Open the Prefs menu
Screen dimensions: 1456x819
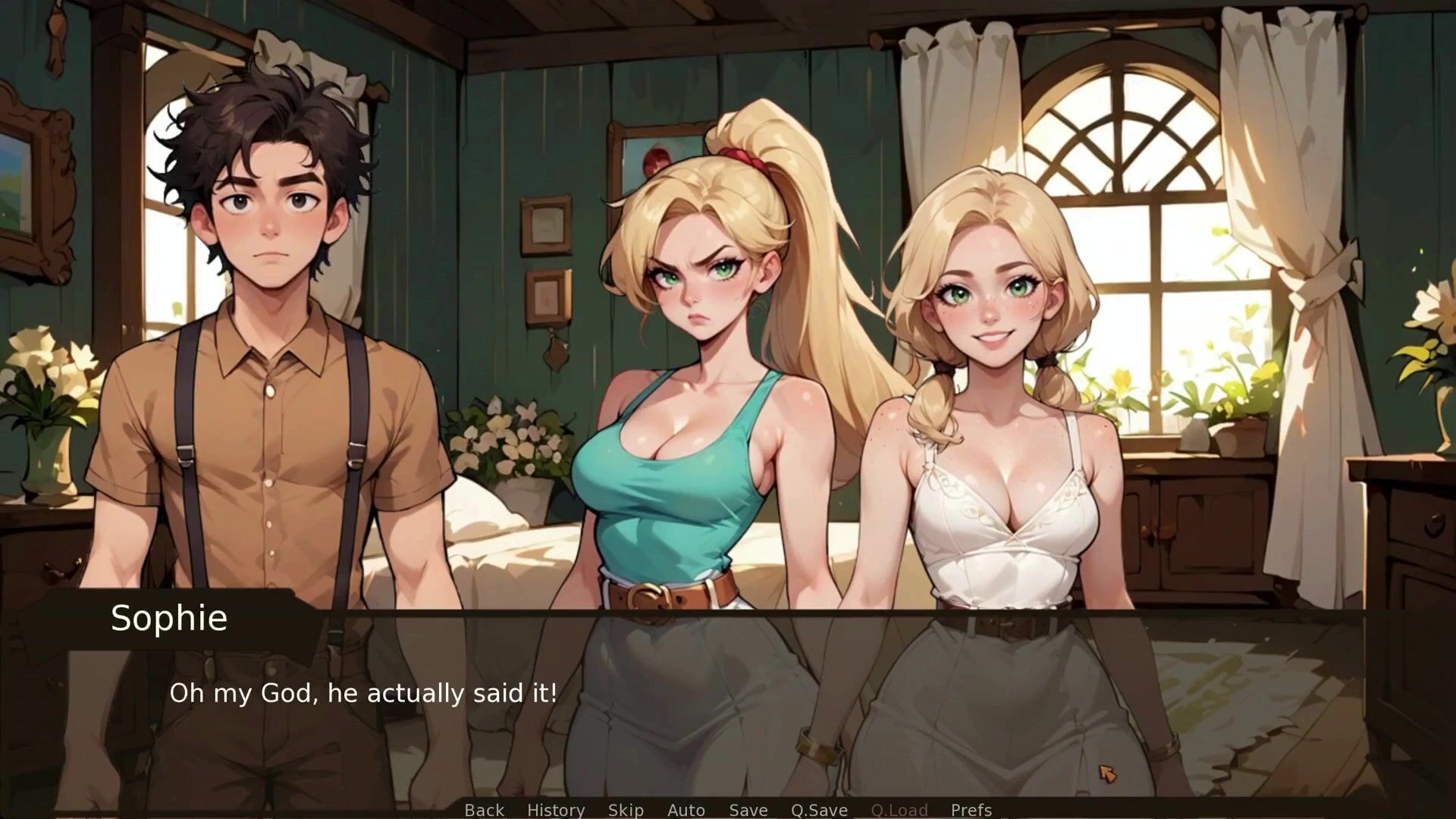click(971, 810)
